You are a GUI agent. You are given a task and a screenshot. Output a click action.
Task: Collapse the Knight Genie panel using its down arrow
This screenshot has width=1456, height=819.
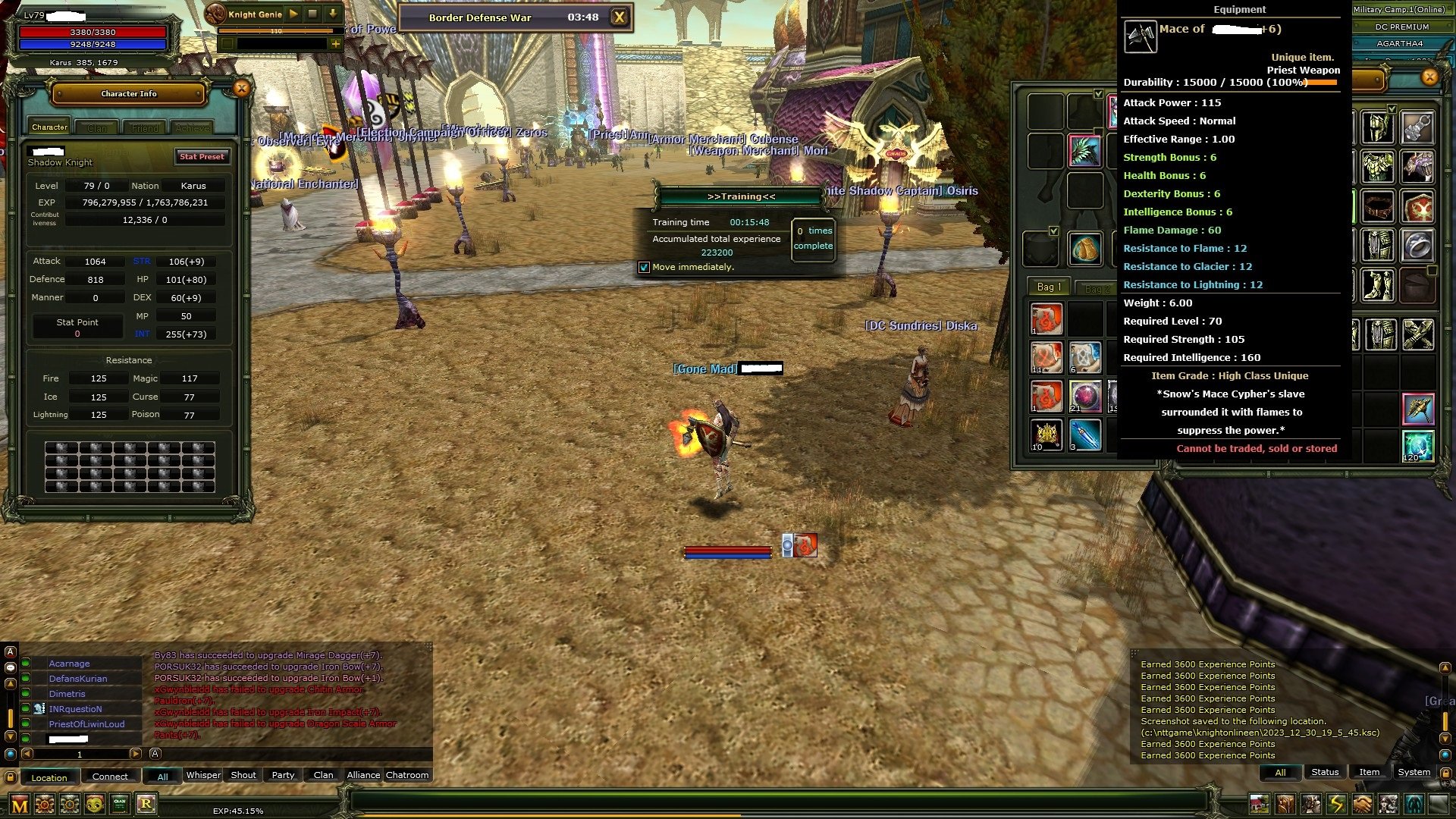[331, 13]
